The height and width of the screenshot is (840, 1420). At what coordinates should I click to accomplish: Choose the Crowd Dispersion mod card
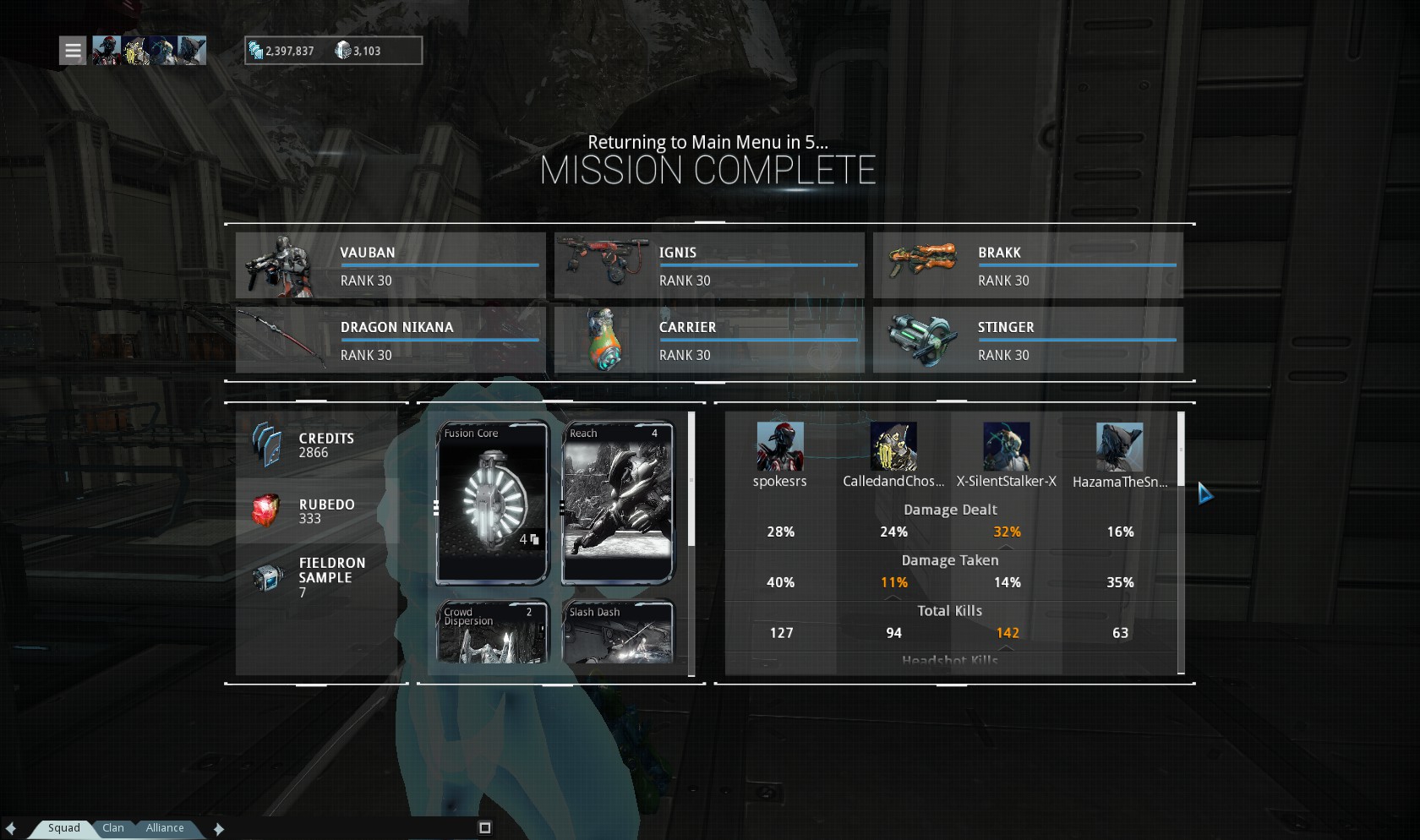492,632
